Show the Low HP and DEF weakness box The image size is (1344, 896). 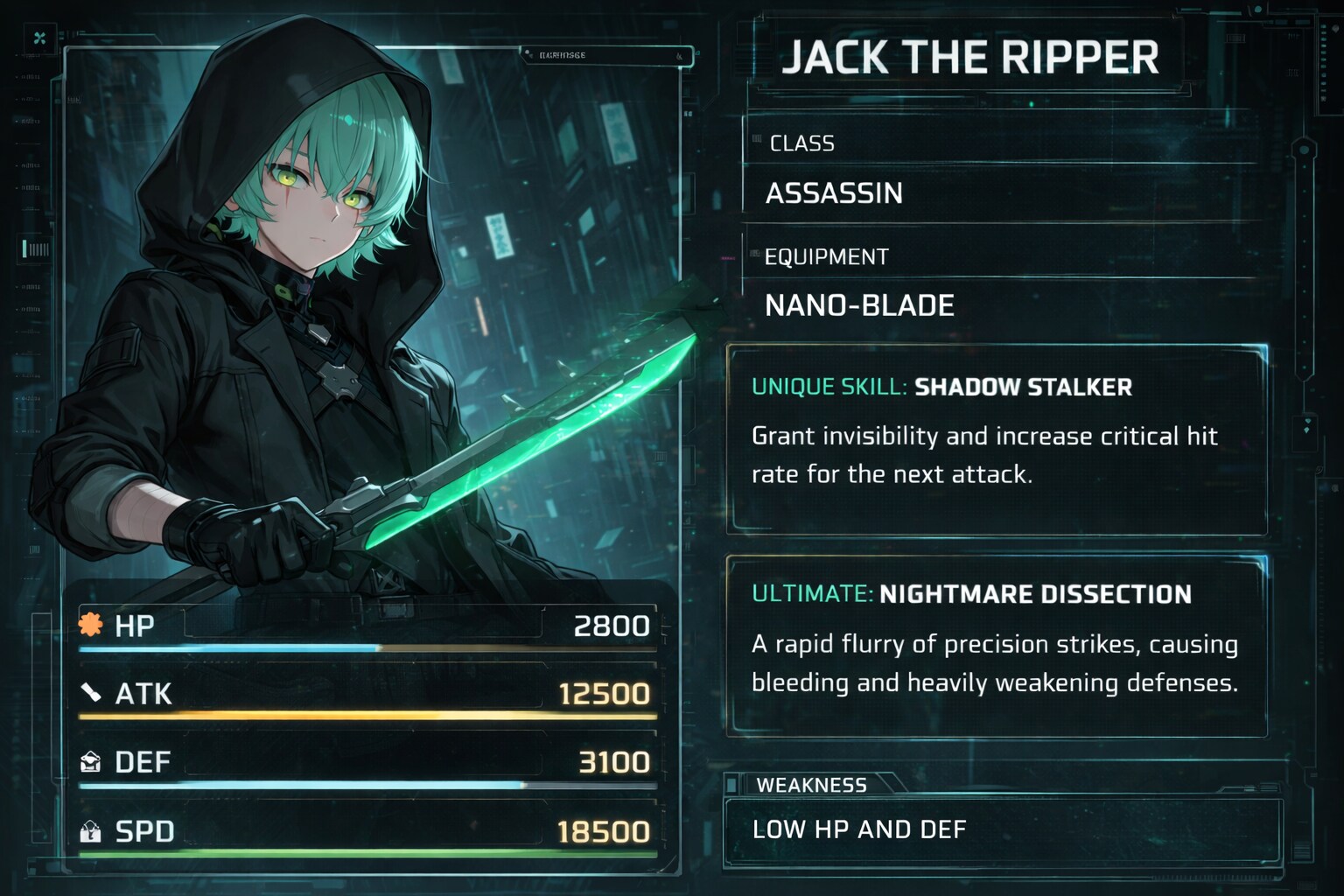click(1001, 829)
